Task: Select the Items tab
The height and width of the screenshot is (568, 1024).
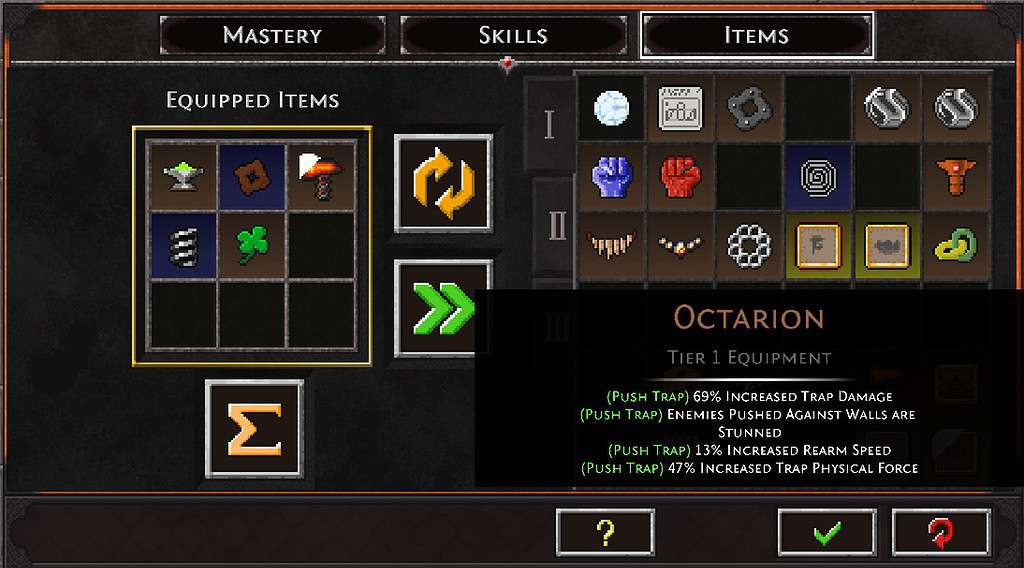Action: (x=756, y=36)
